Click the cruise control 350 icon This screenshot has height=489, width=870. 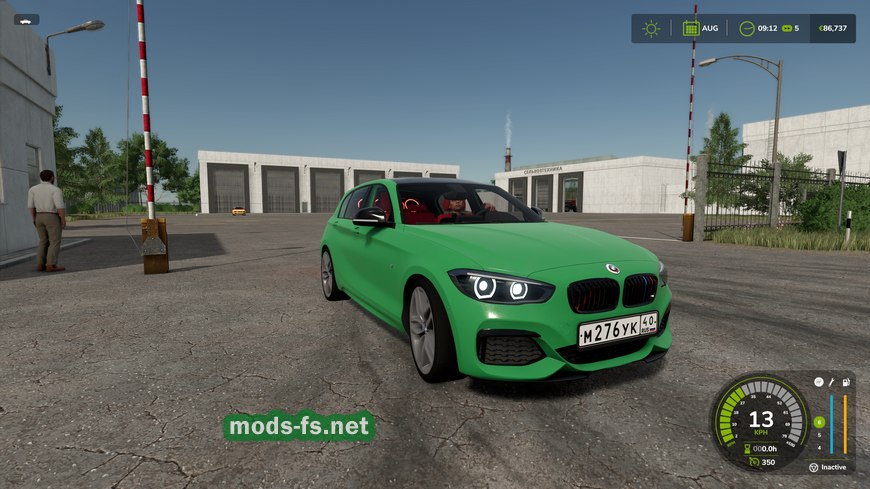(x=752, y=462)
